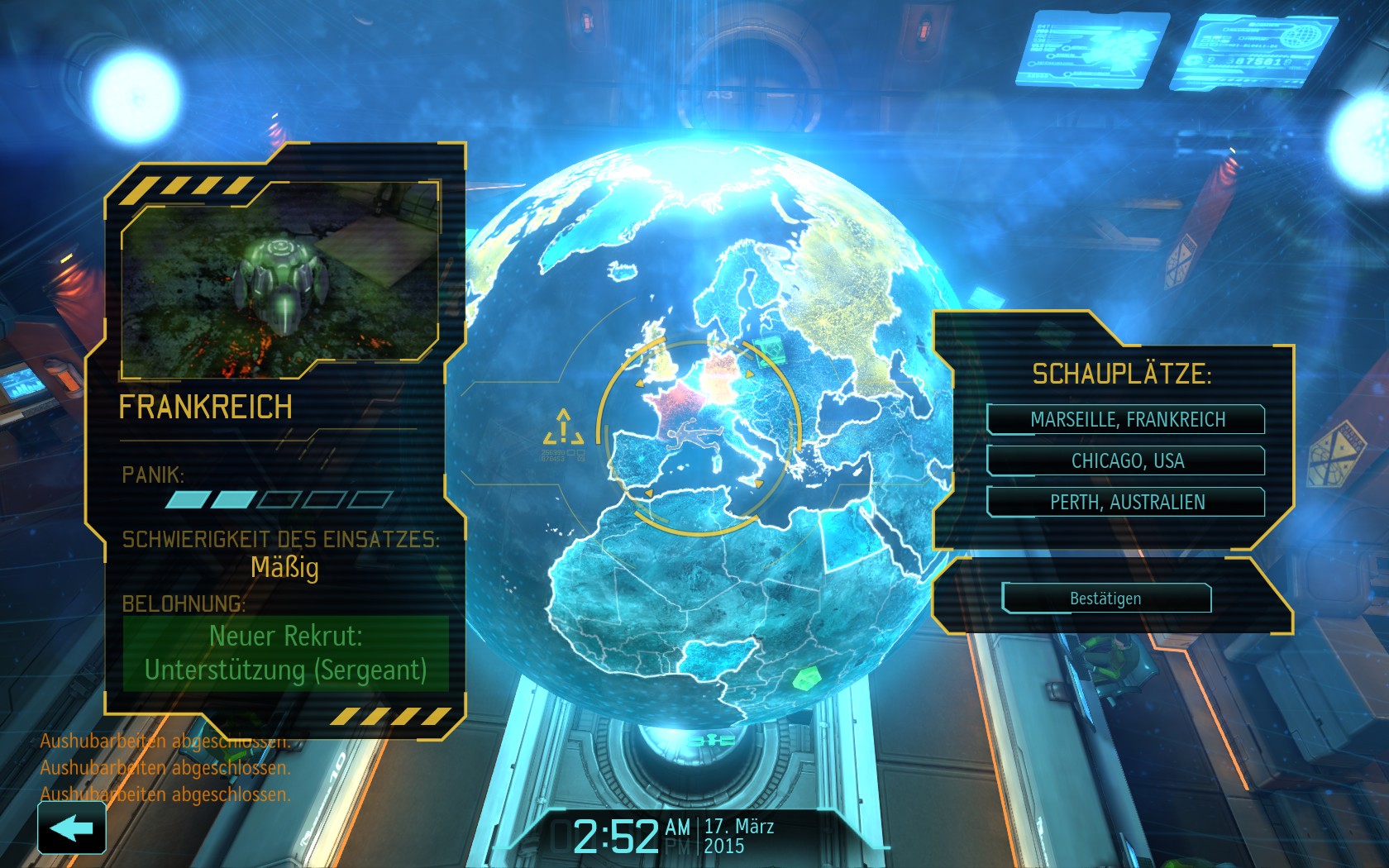Viewport: 1389px width, 868px height.
Task: Pick the Perth, Australien mission site
Action: point(1126,502)
